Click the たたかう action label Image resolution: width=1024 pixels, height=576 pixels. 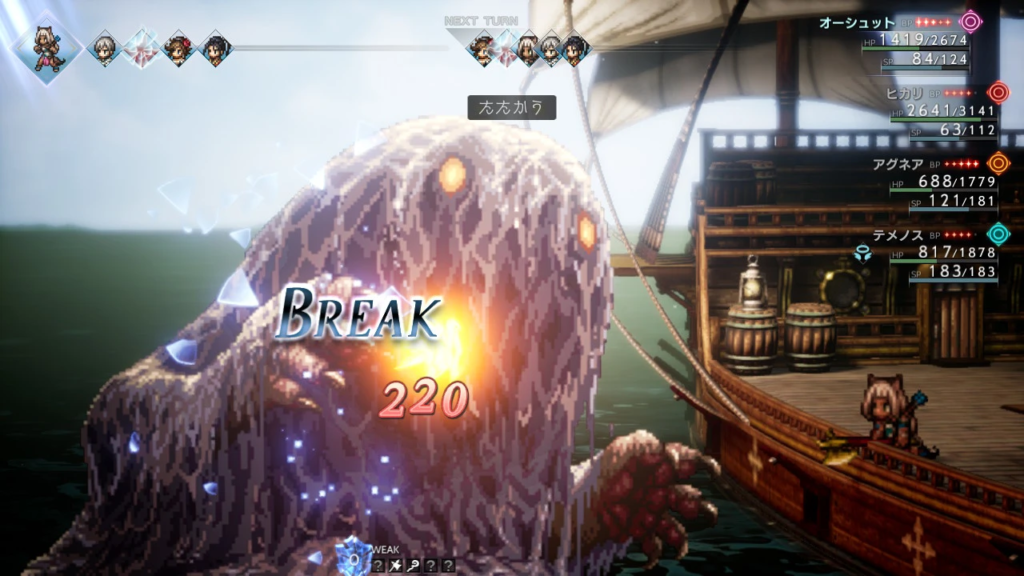click(511, 107)
